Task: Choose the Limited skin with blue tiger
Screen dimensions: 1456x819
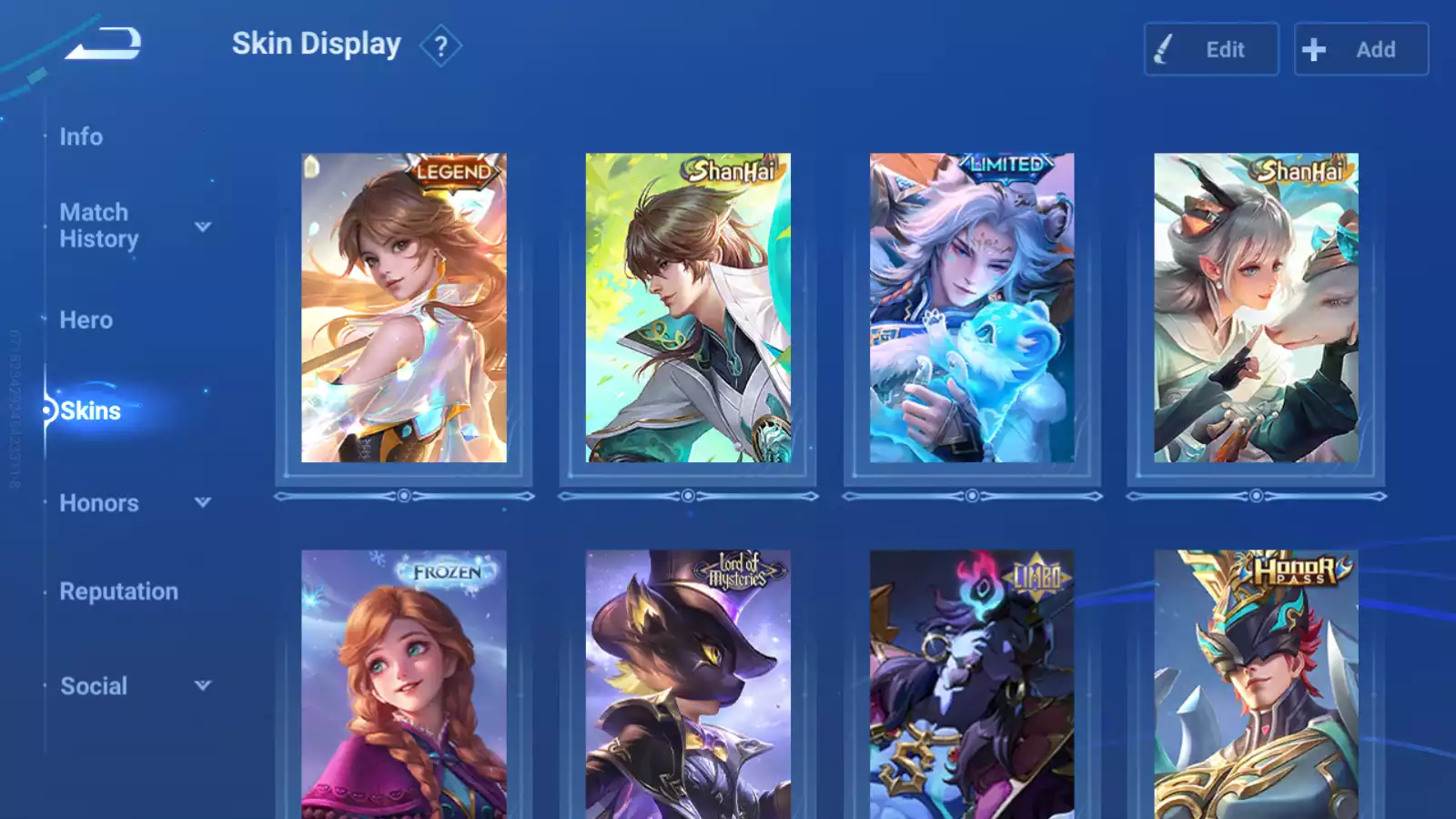Action: click(x=972, y=308)
